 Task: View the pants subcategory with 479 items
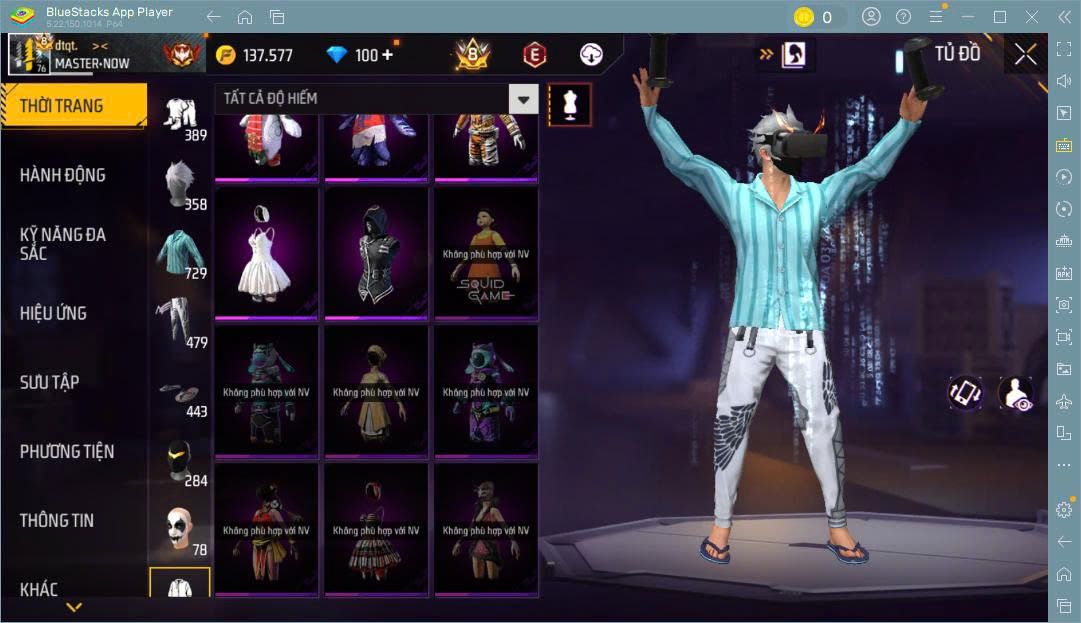pyautogui.click(x=180, y=322)
